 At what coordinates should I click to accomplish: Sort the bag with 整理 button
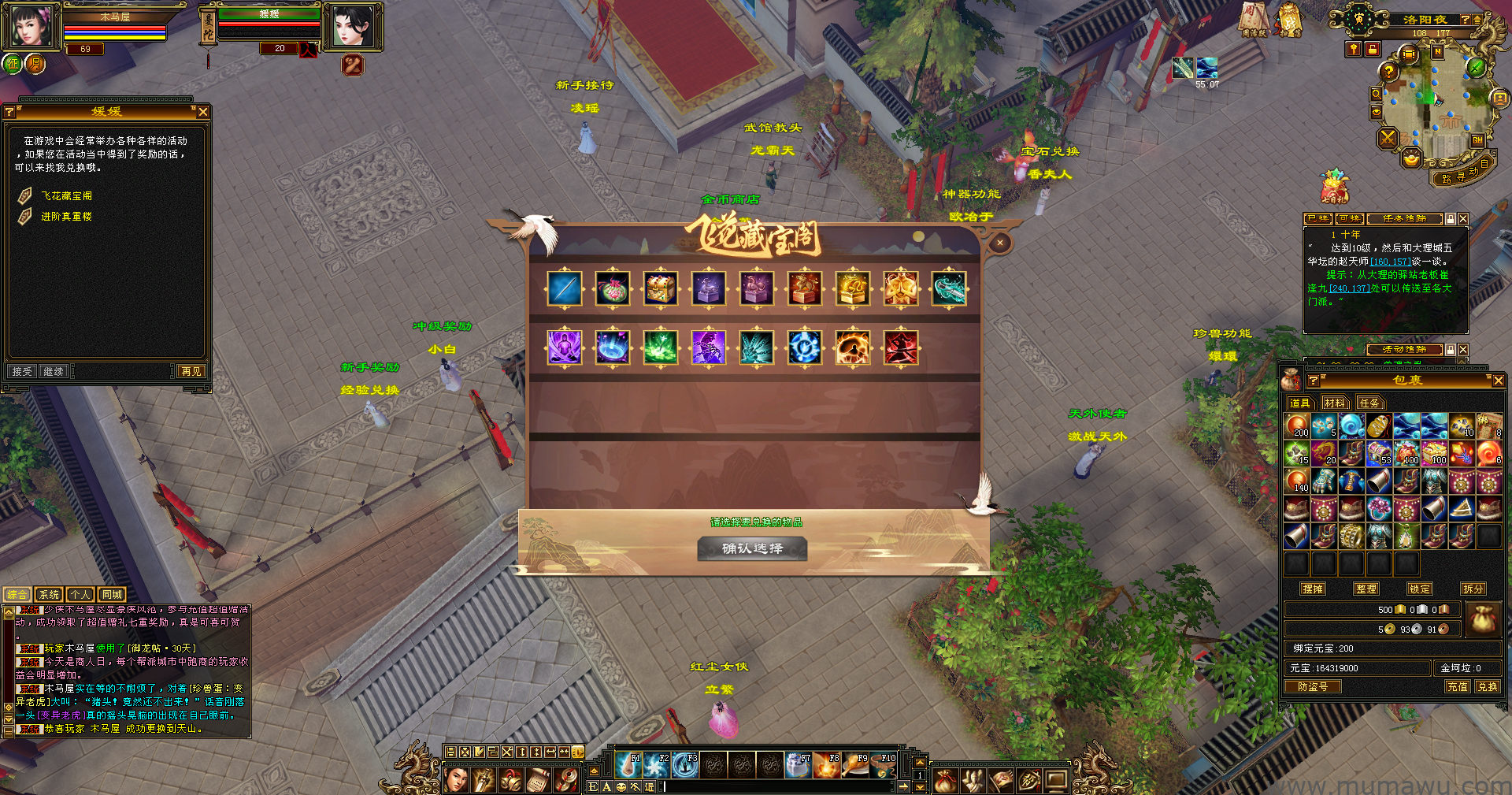click(1366, 589)
